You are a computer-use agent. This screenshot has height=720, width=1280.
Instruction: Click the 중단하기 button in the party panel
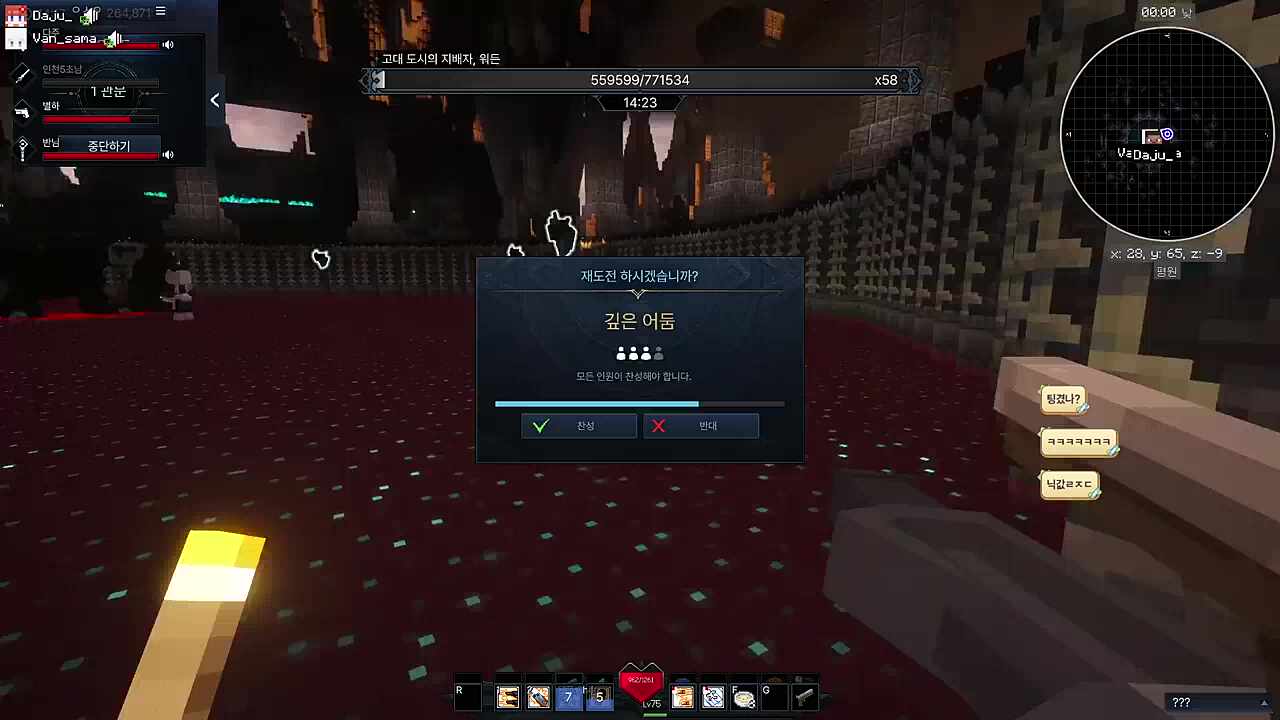click(108, 146)
